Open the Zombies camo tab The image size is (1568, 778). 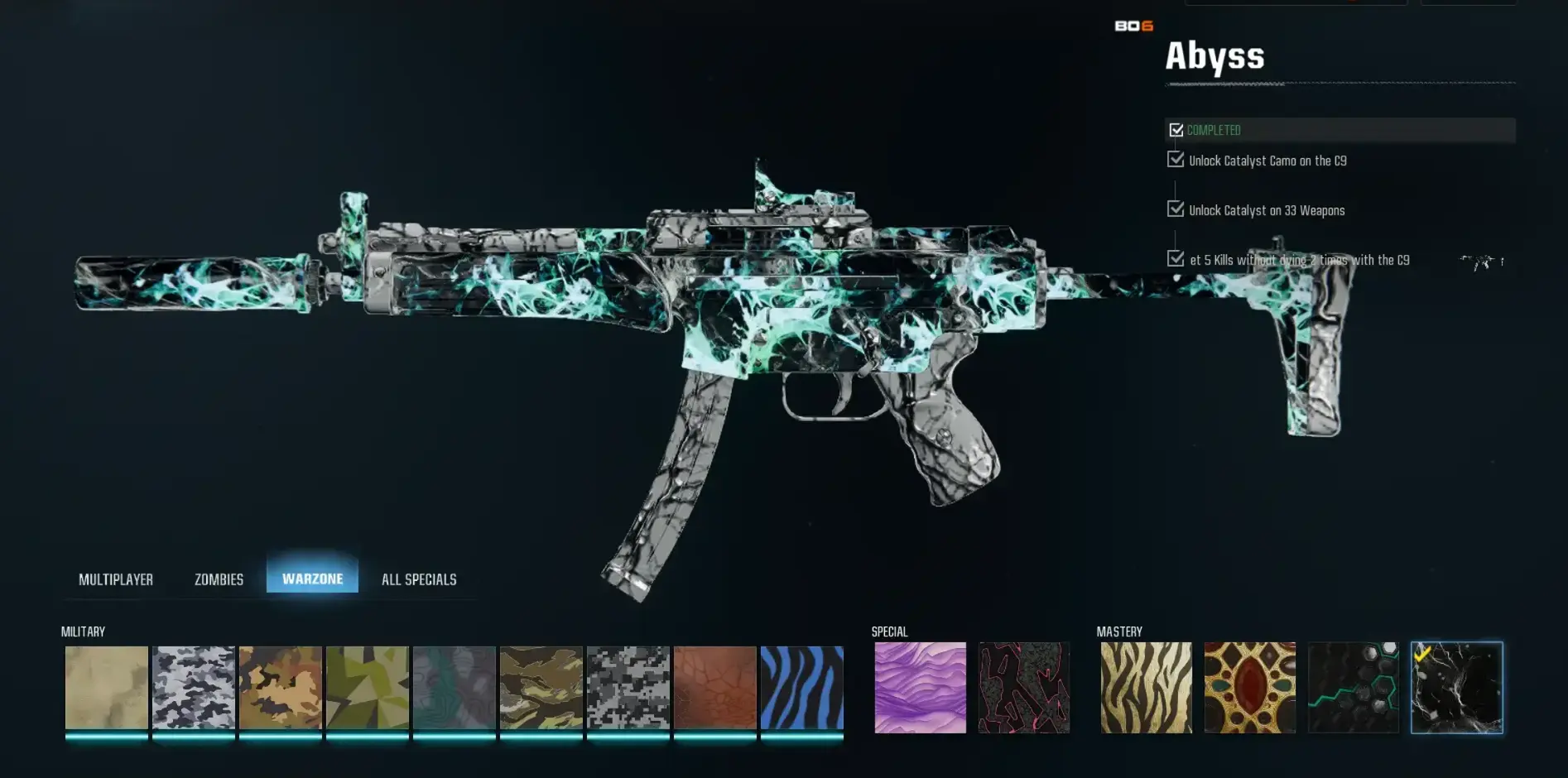pos(219,579)
